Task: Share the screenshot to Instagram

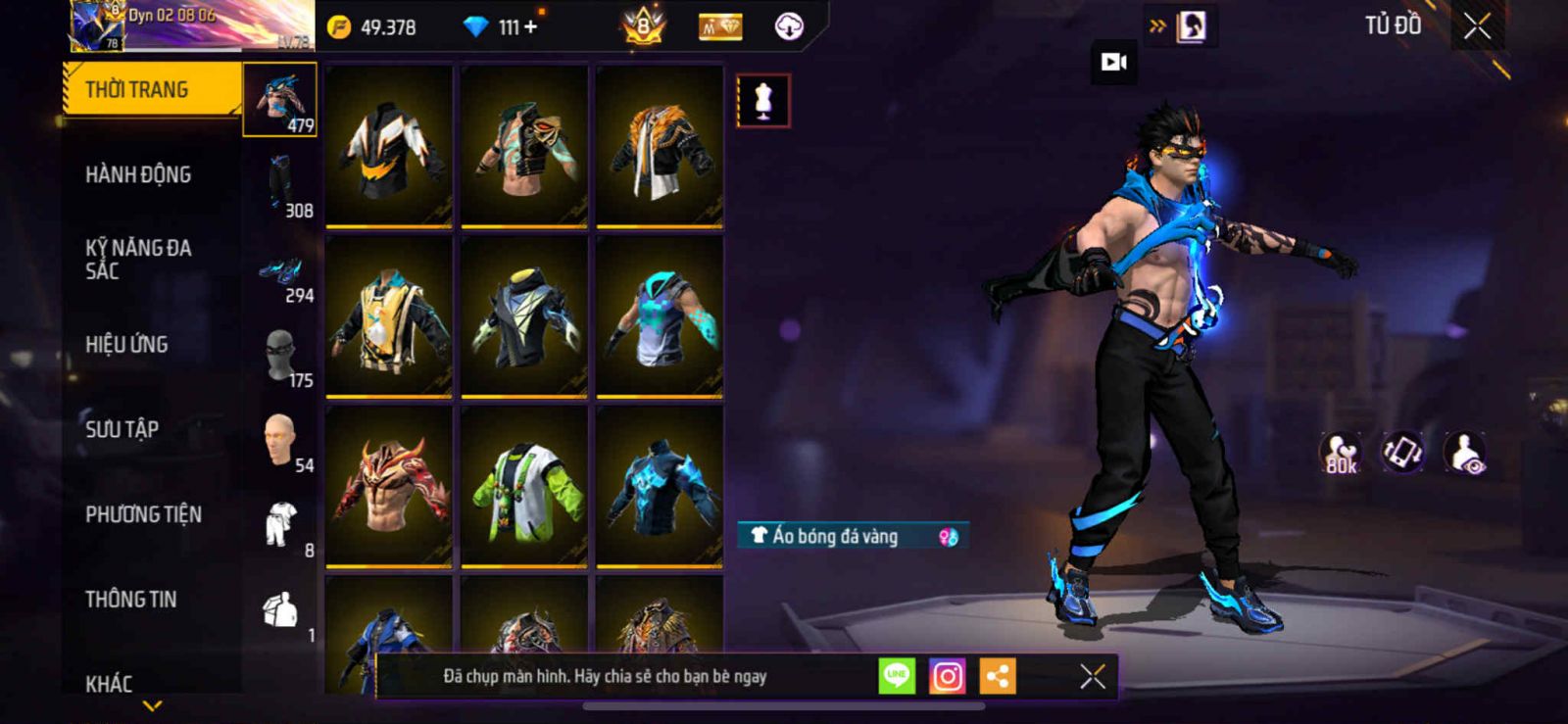Action: coord(947,676)
